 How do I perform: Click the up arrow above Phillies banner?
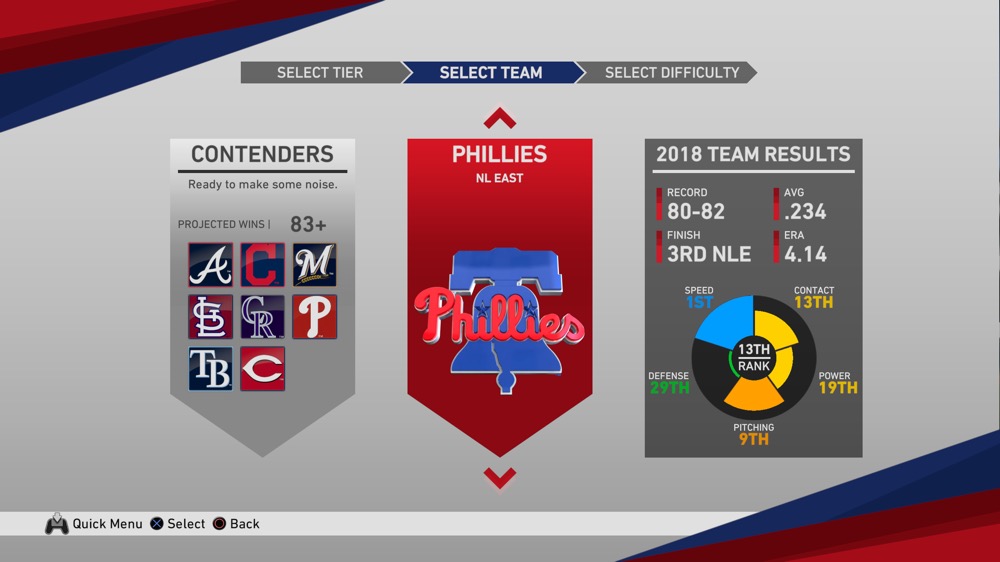(x=500, y=119)
